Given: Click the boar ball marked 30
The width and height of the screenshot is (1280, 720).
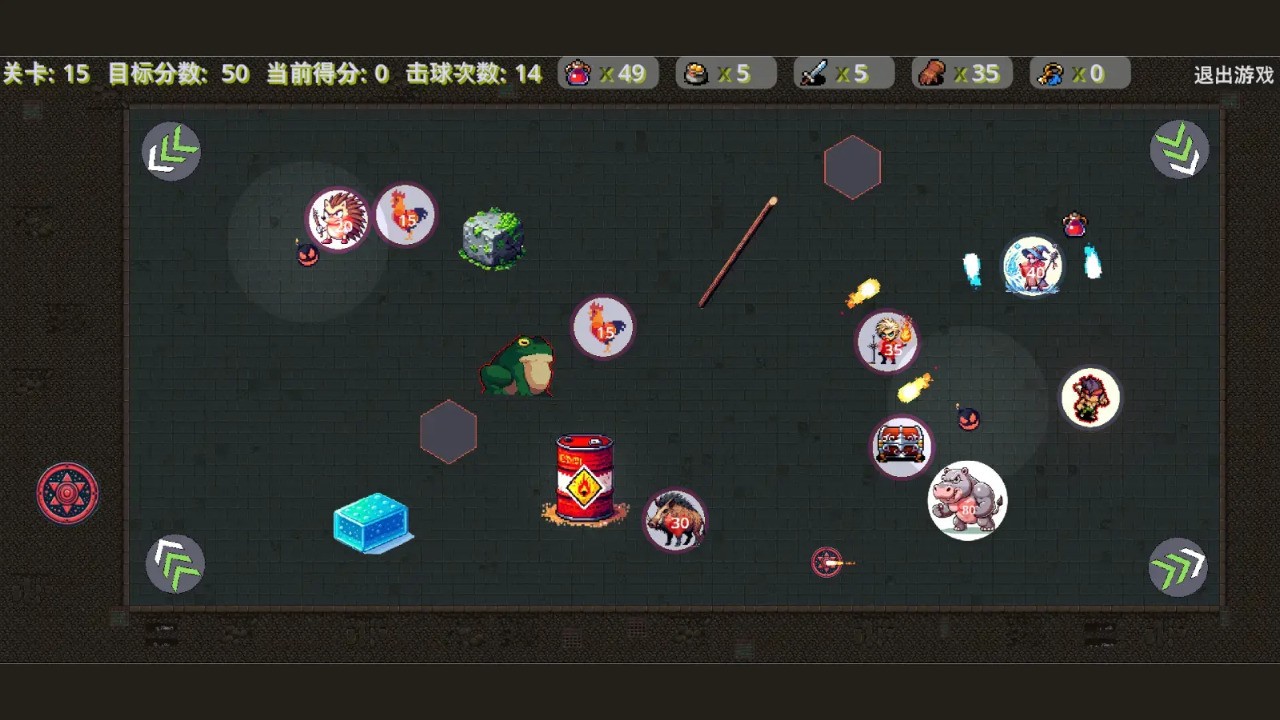Looking at the screenshot, I should tap(675, 520).
